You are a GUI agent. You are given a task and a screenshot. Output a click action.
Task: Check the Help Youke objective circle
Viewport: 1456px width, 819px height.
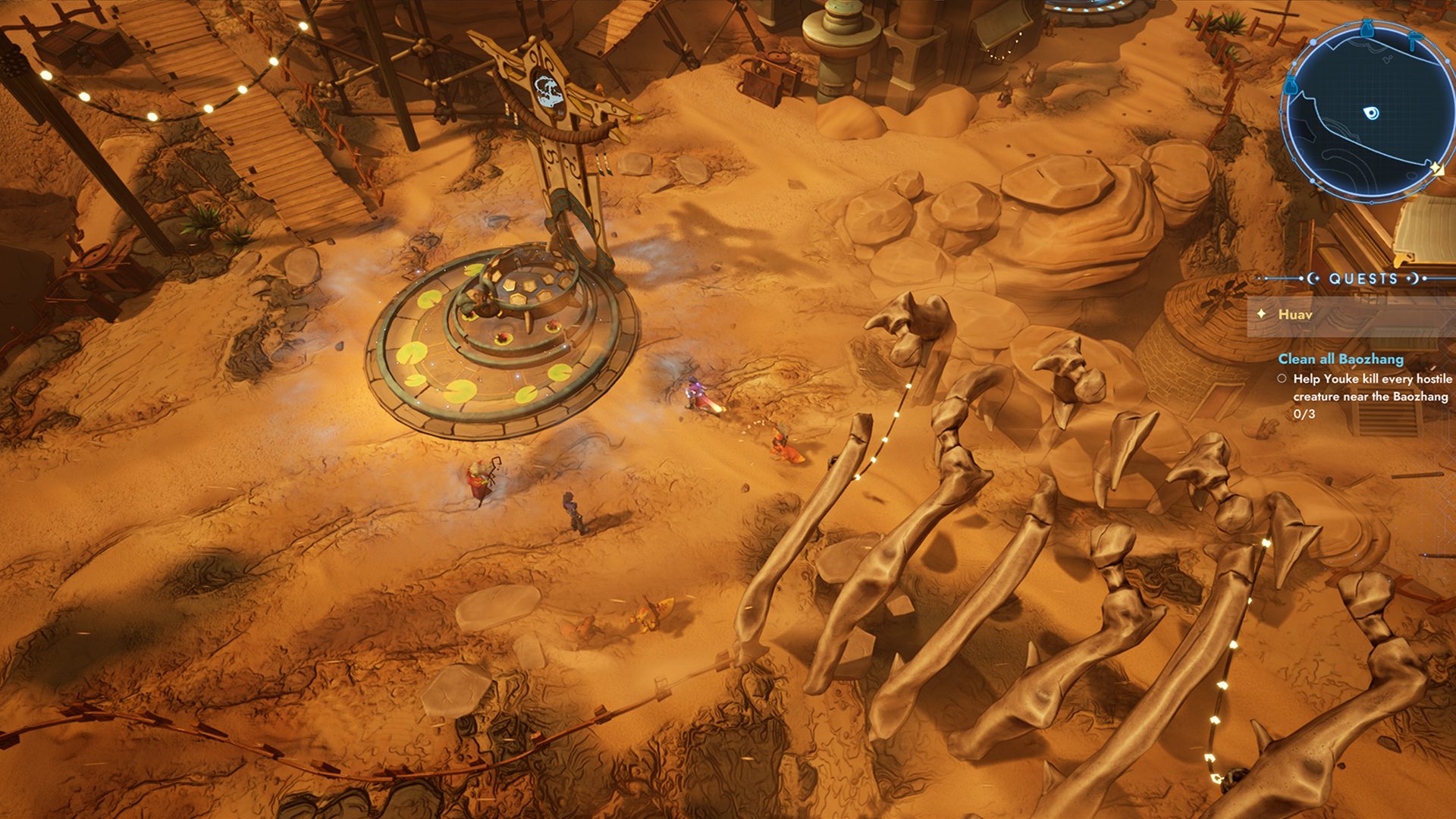[x=1283, y=379]
